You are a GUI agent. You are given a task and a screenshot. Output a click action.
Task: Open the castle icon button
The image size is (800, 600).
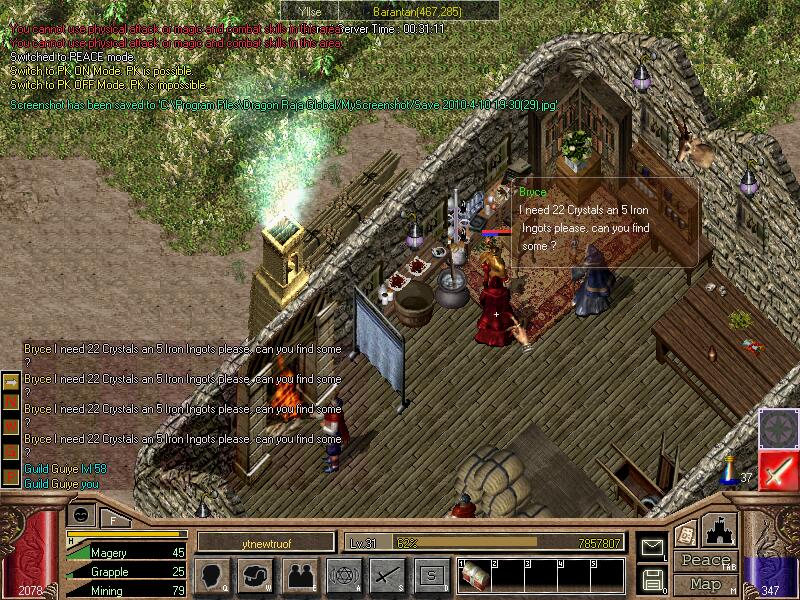[x=721, y=530]
